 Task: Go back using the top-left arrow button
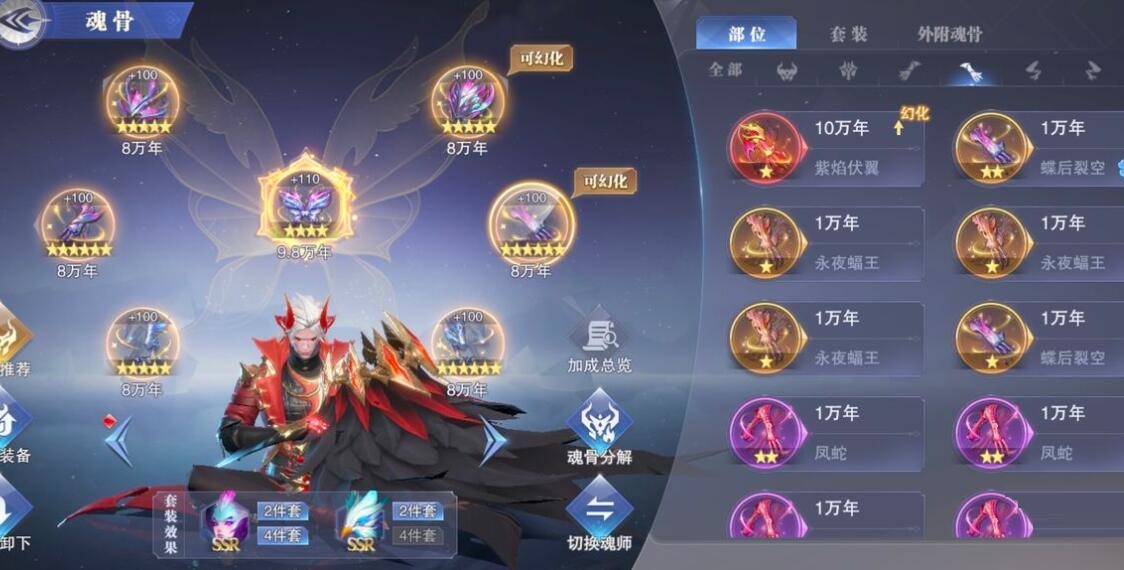tap(22, 20)
